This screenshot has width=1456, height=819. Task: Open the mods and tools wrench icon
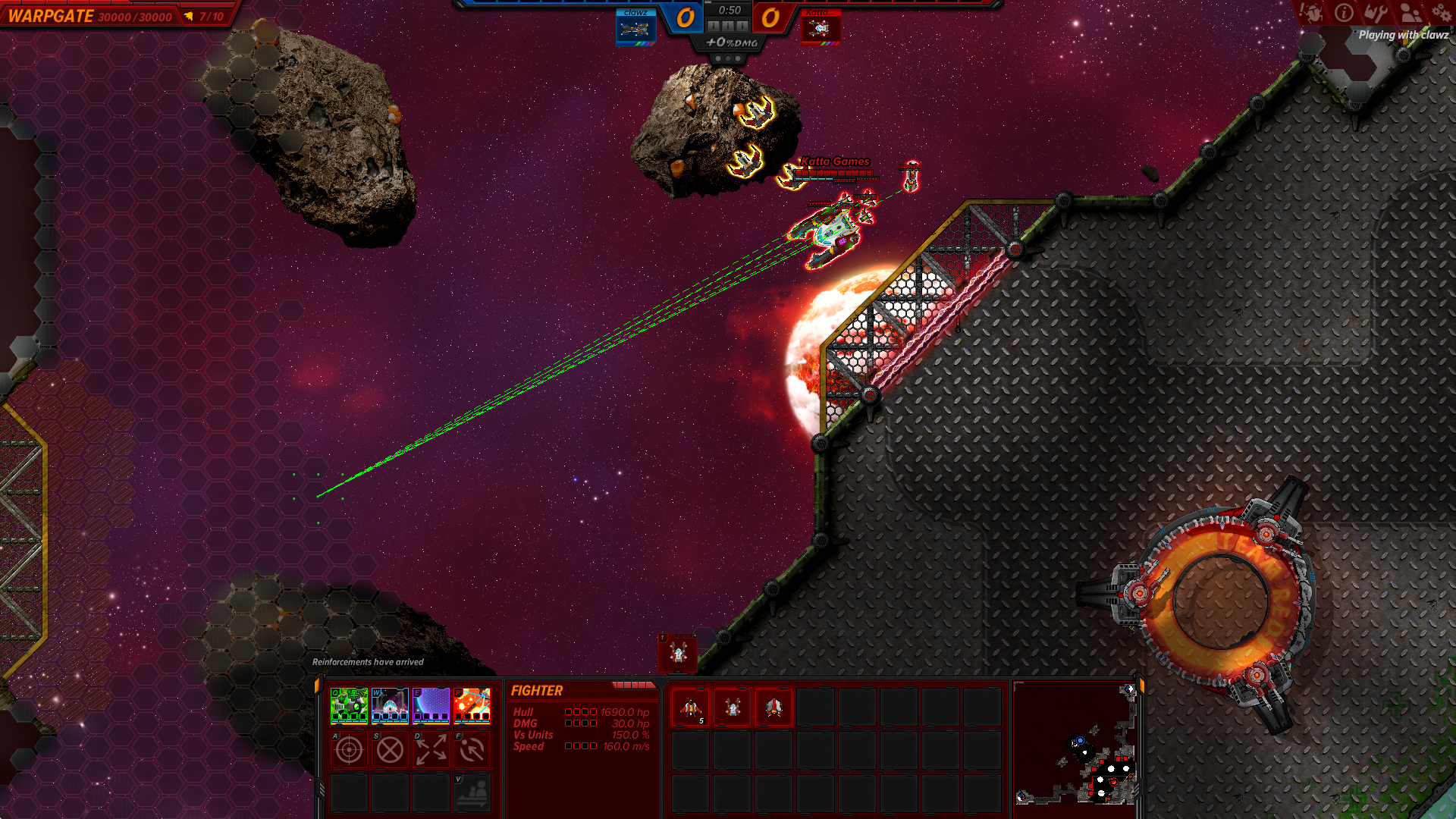1376,13
